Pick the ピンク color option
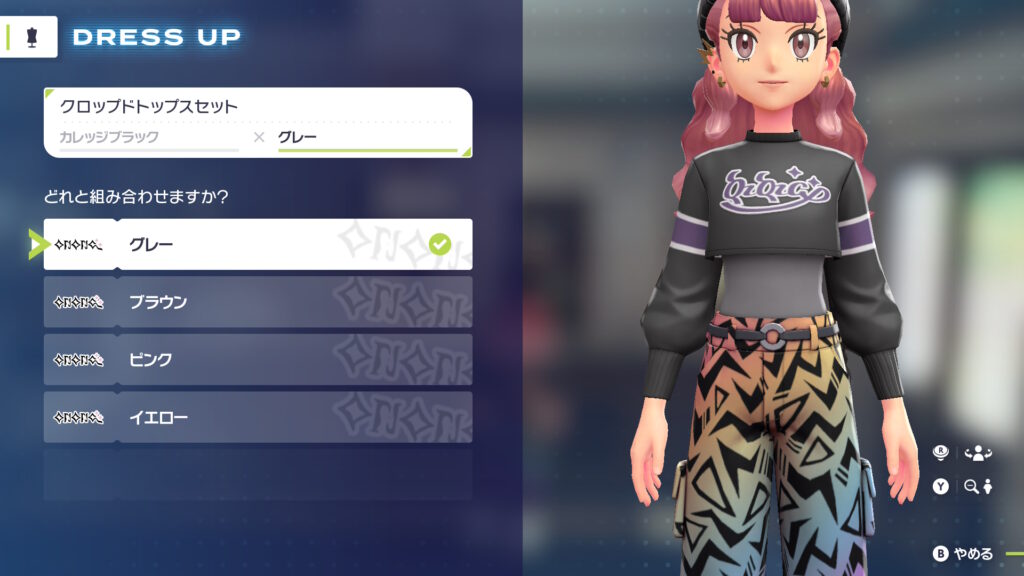This screenshot has height=576, width=1024. point(258,360)
